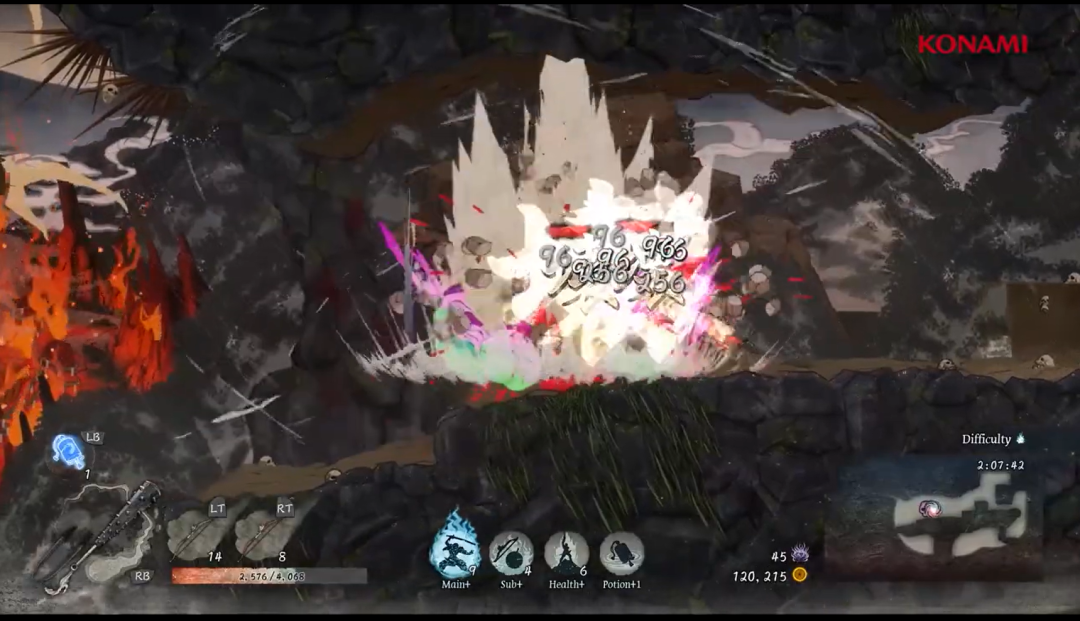Click the swirling portal marker on minimap
Image resolution: width=1080 pixels, height=621 pixels.
[932, 509]
